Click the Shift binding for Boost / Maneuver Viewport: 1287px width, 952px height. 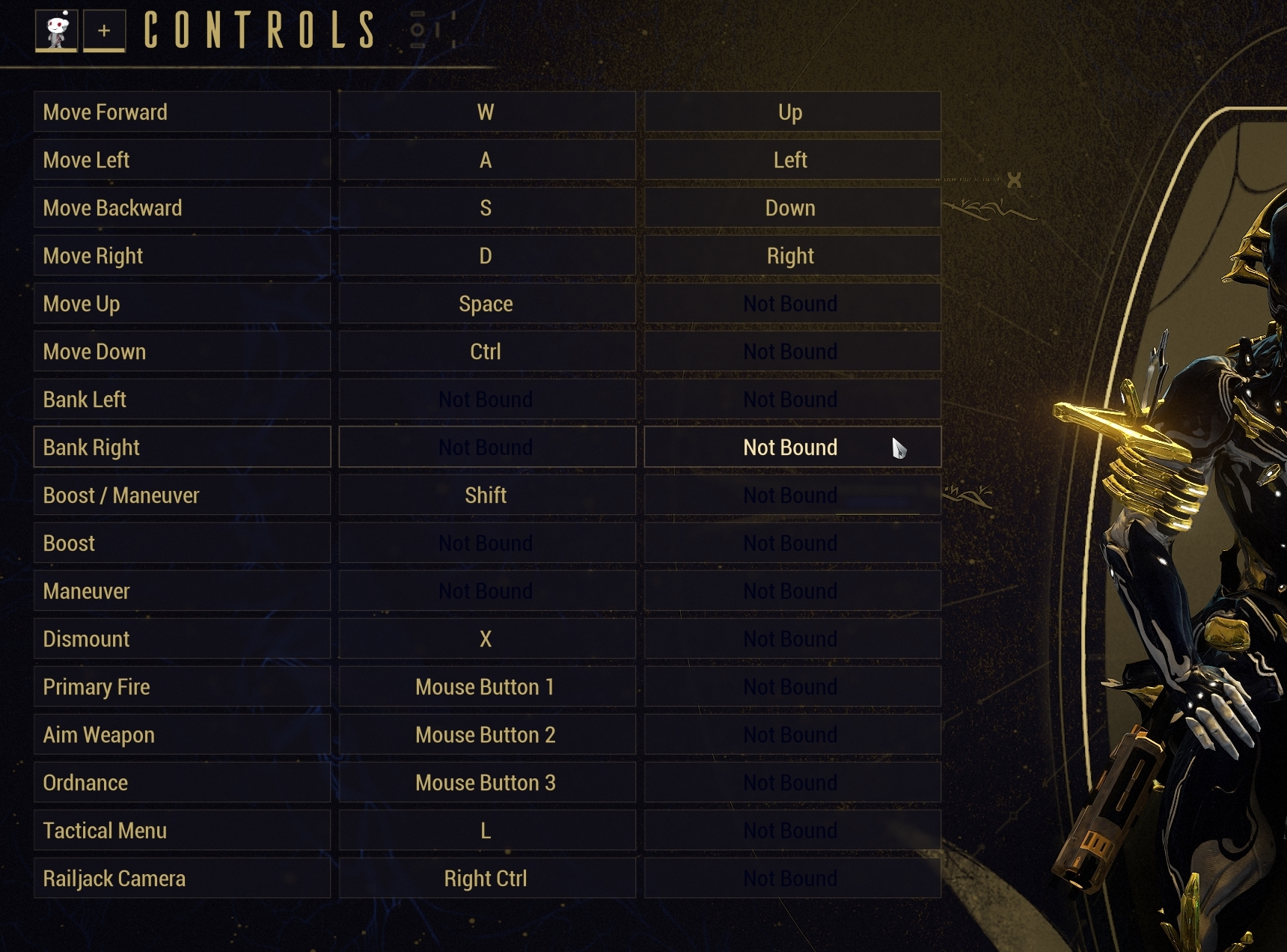coord(486,495)
